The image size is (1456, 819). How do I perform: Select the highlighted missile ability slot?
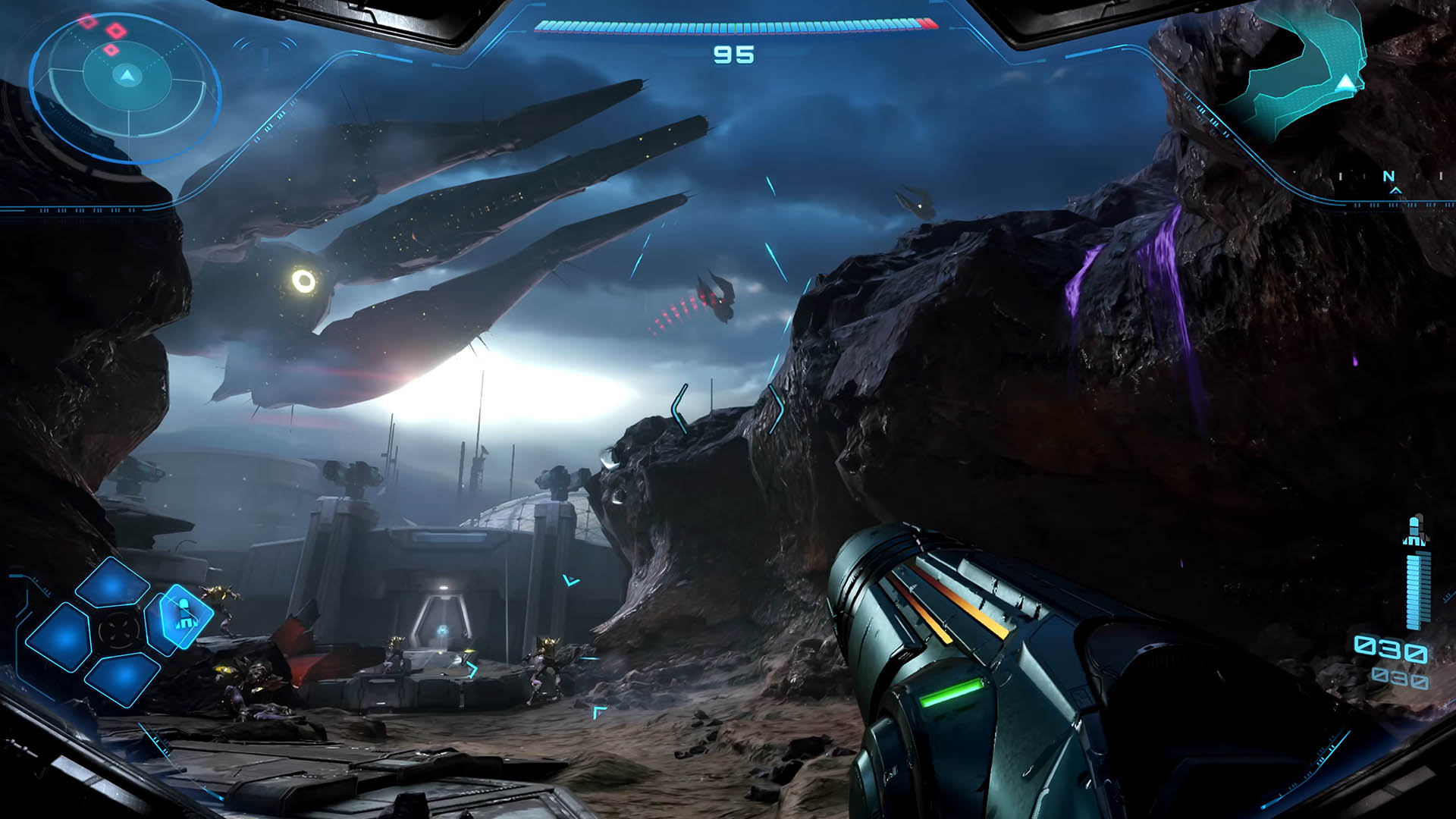(182, 616)
